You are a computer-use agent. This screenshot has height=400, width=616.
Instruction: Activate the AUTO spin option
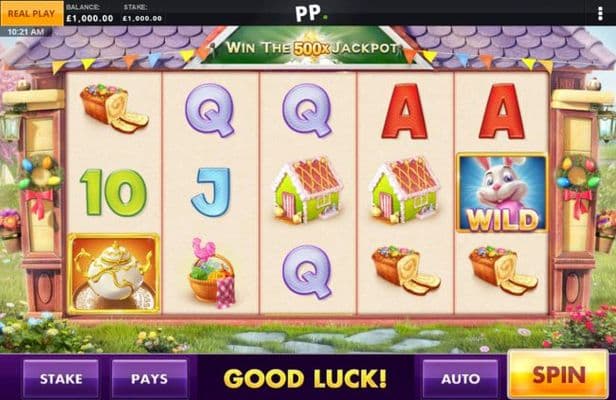tap(460, 379)
